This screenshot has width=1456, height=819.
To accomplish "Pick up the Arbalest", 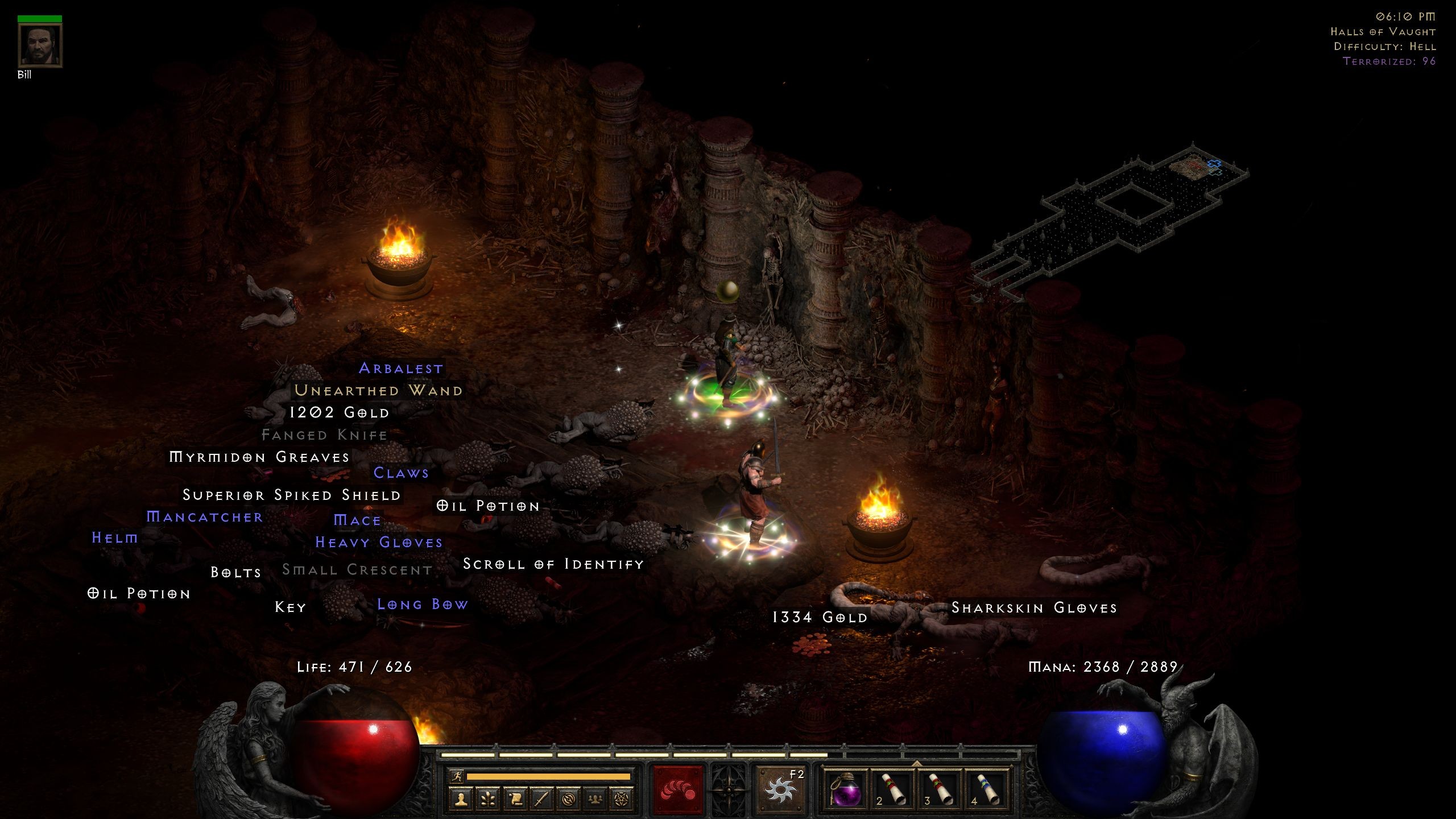I will 401,369.
